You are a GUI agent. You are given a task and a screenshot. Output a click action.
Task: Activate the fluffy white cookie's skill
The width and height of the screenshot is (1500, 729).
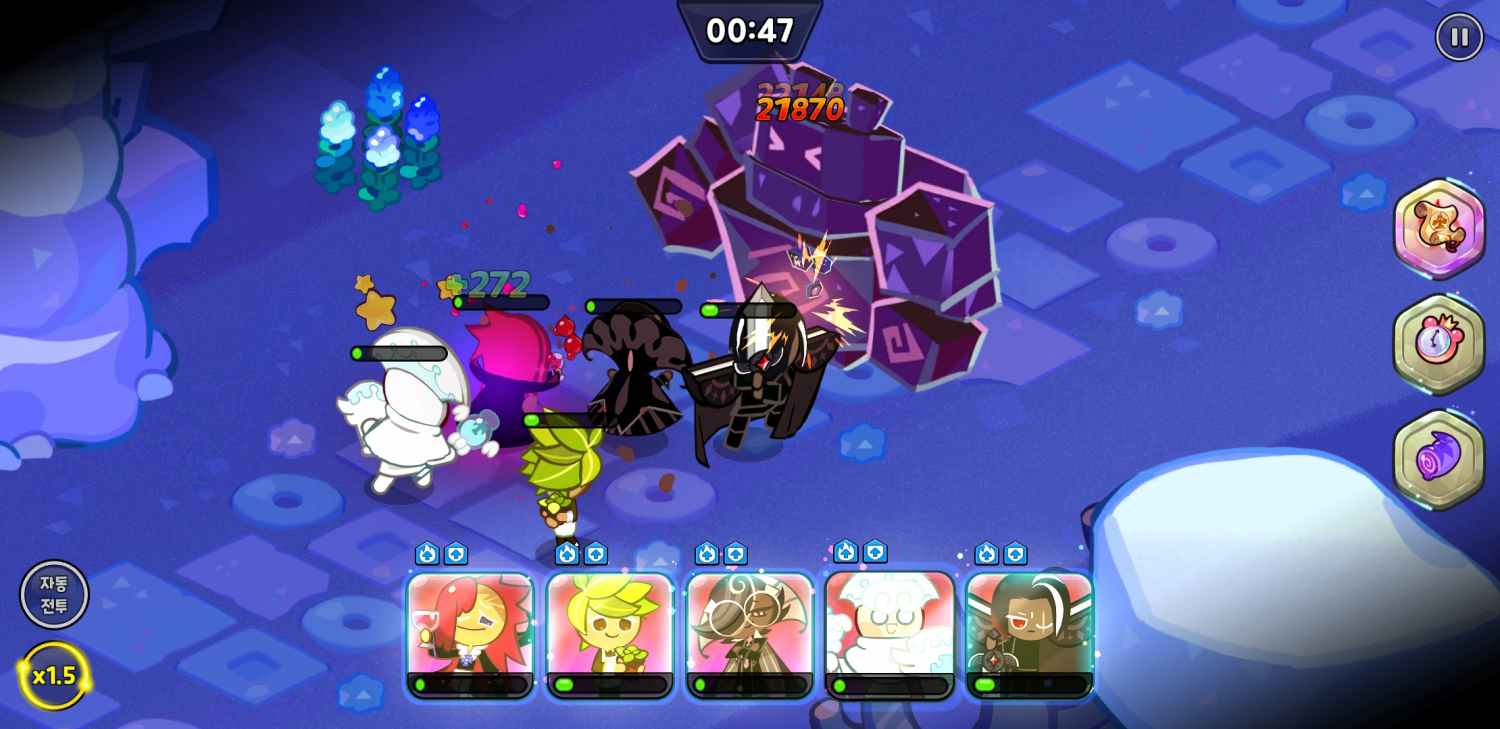point(888,630)
